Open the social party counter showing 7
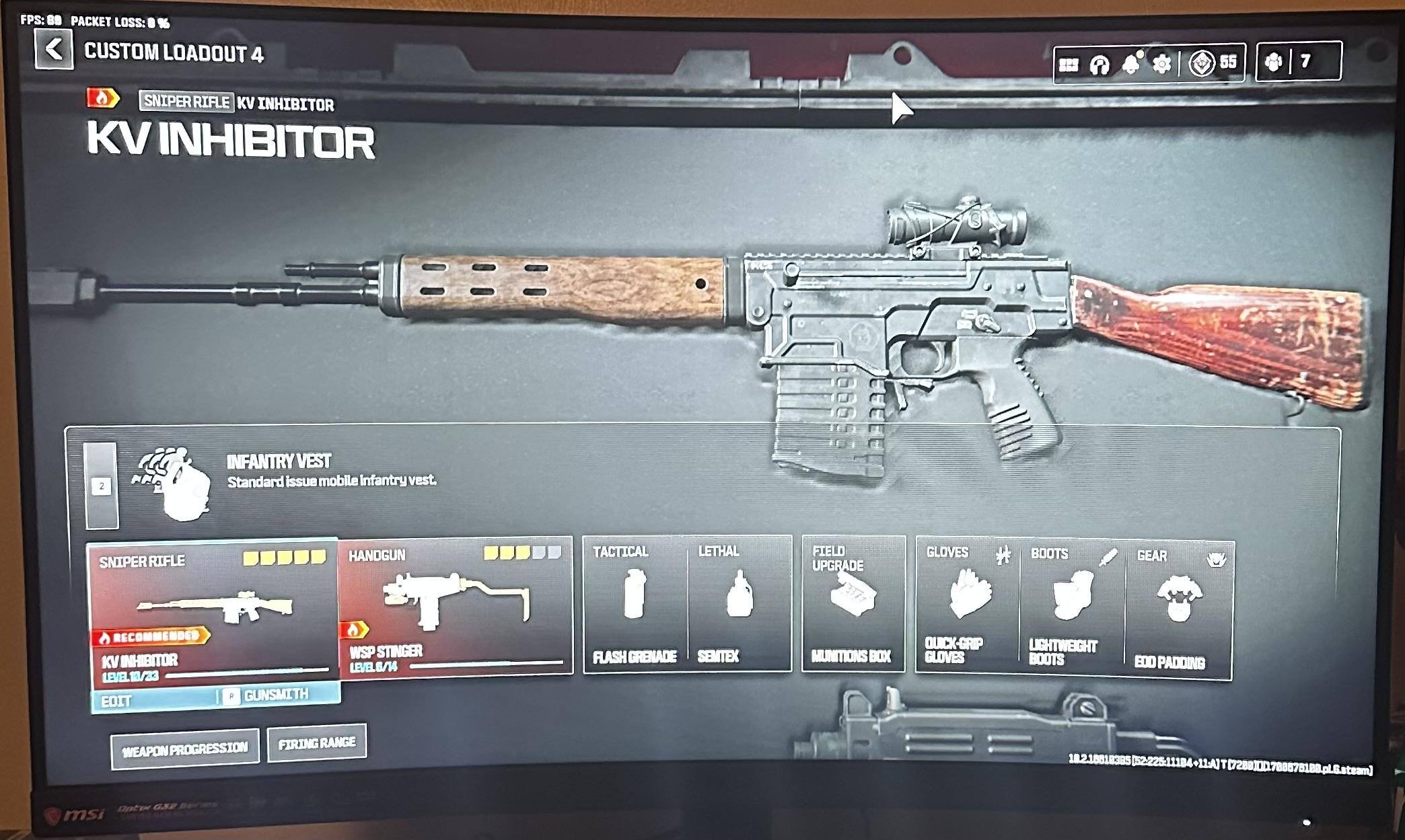The width and height of the screenshot is (1405, 840). tap(1298, 62)
